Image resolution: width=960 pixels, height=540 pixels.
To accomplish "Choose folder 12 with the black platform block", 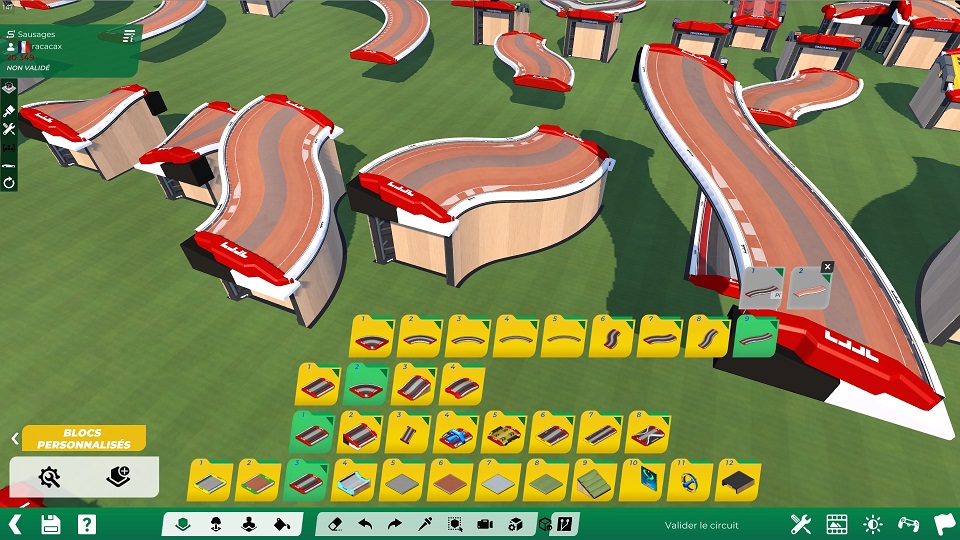I will pos(738,482).
